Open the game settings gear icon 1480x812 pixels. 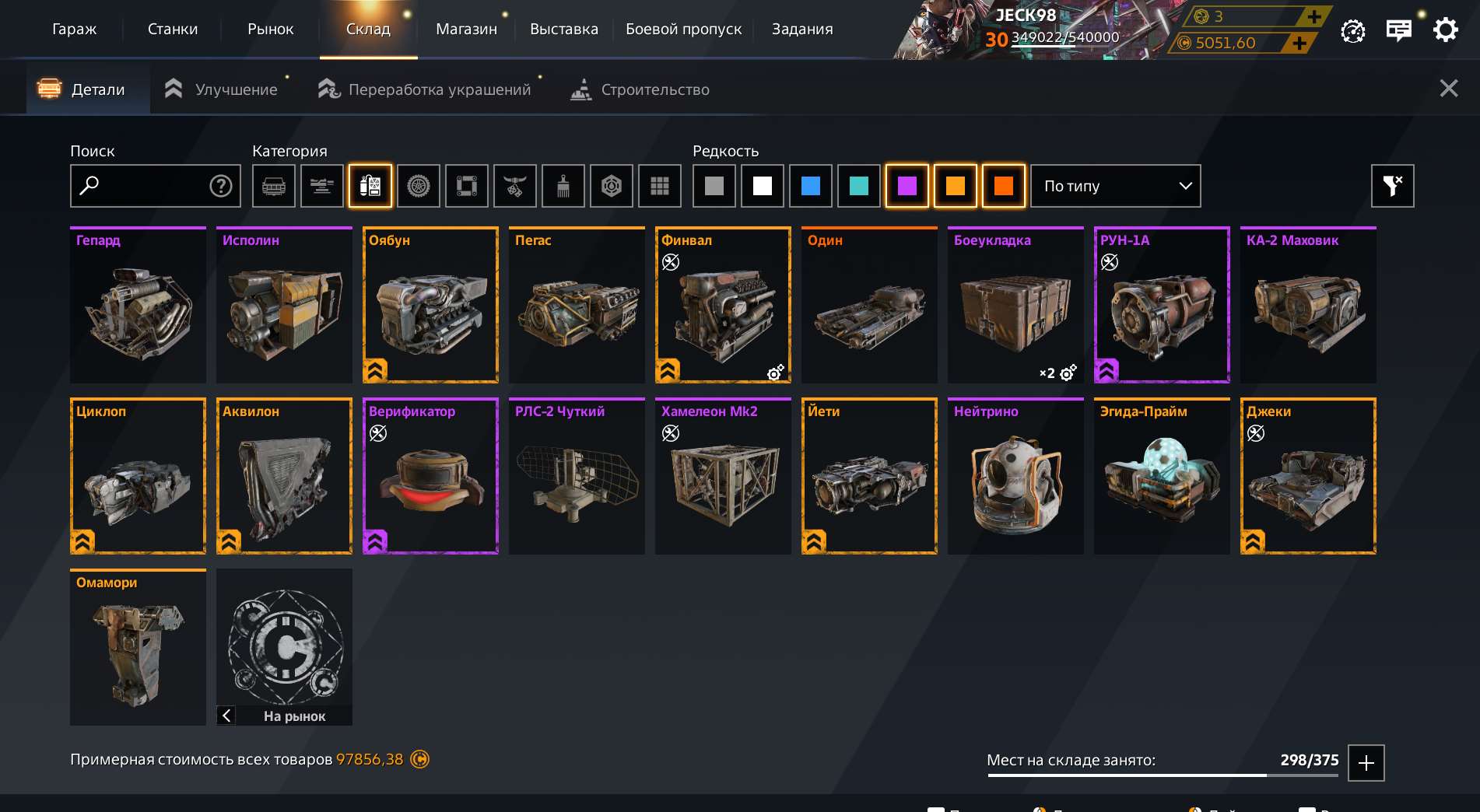click(1446, 30)
